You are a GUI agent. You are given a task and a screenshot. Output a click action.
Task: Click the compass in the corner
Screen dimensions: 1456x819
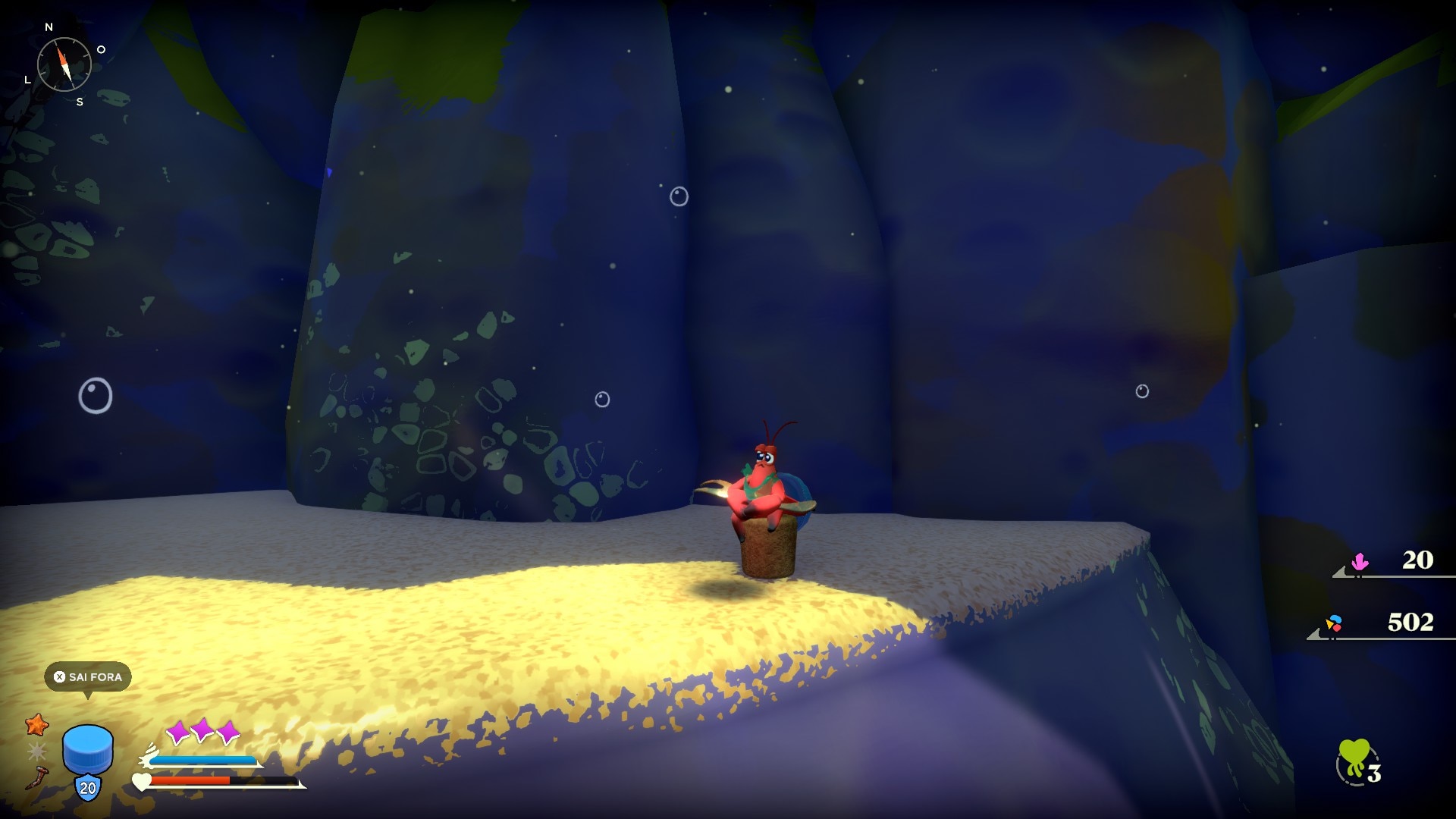pos(64,64)
